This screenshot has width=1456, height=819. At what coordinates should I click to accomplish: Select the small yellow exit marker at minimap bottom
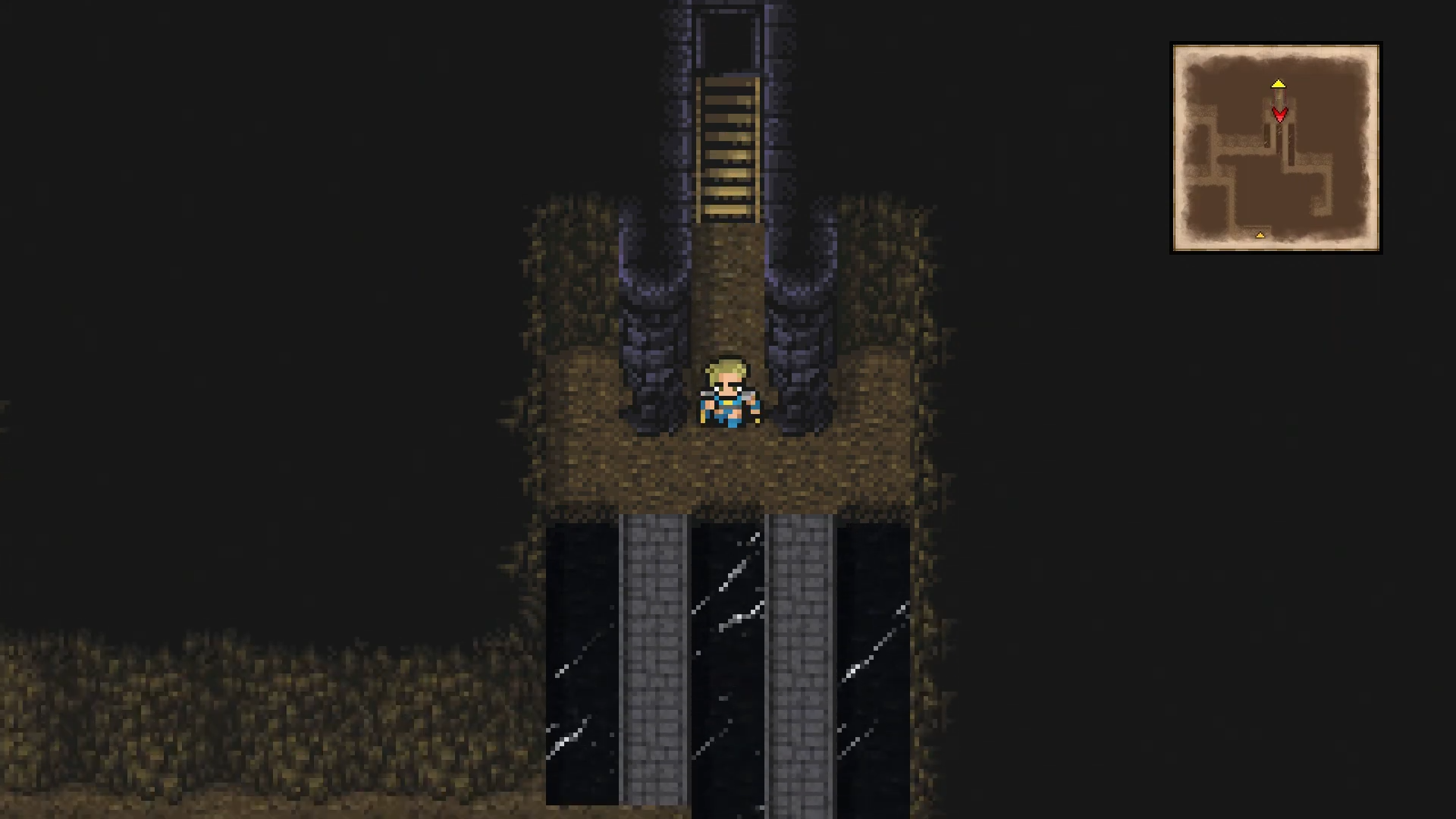1260,235
